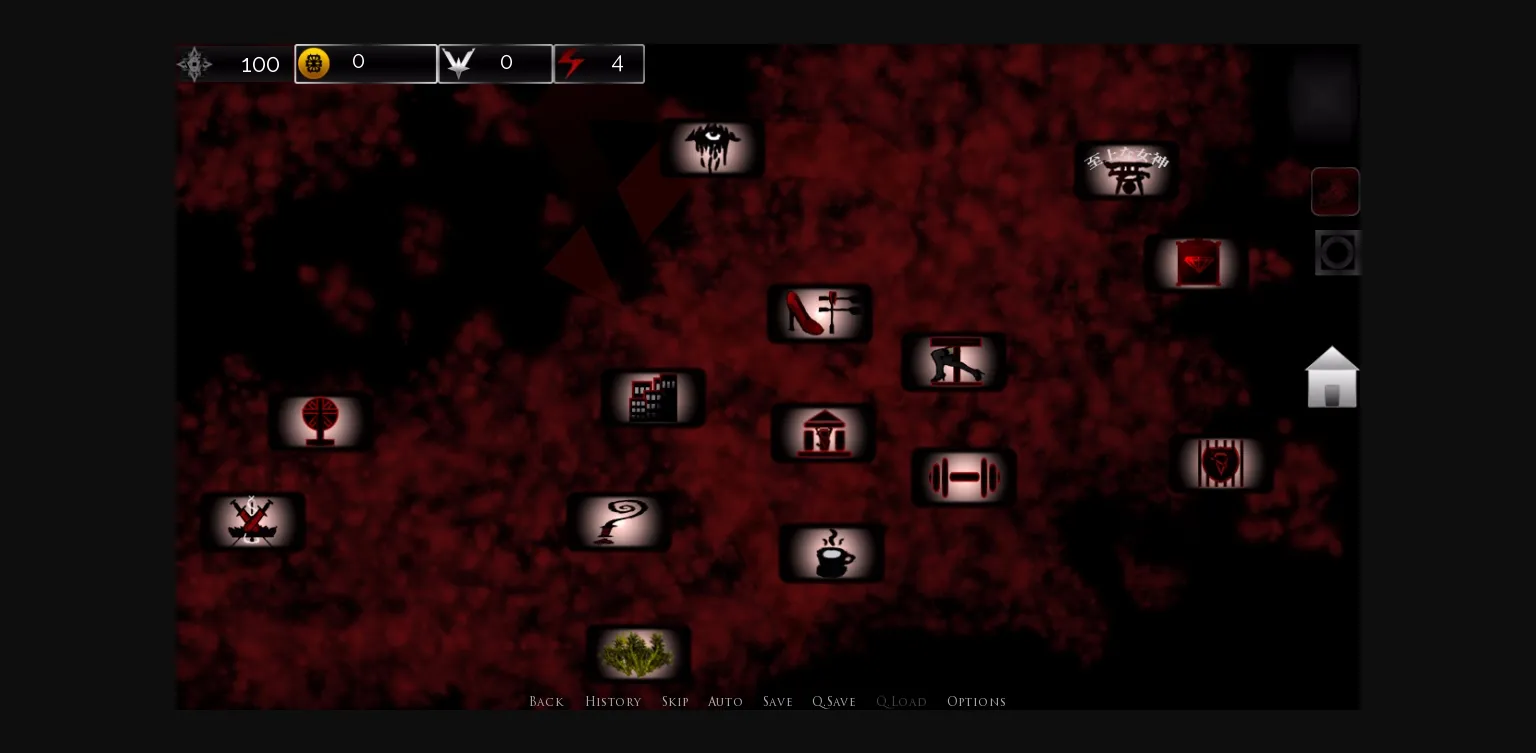Enable Auto mode
Screen dimensions: 1536x753
[x=725, y=701]
